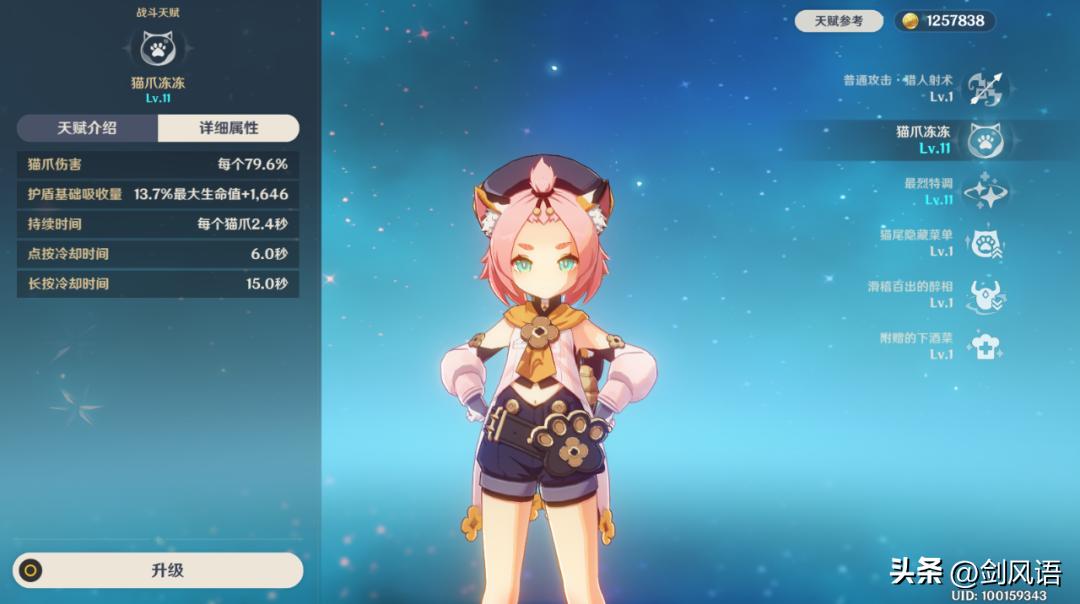Select the 最烈特调 burst talent

coord(984,192)
